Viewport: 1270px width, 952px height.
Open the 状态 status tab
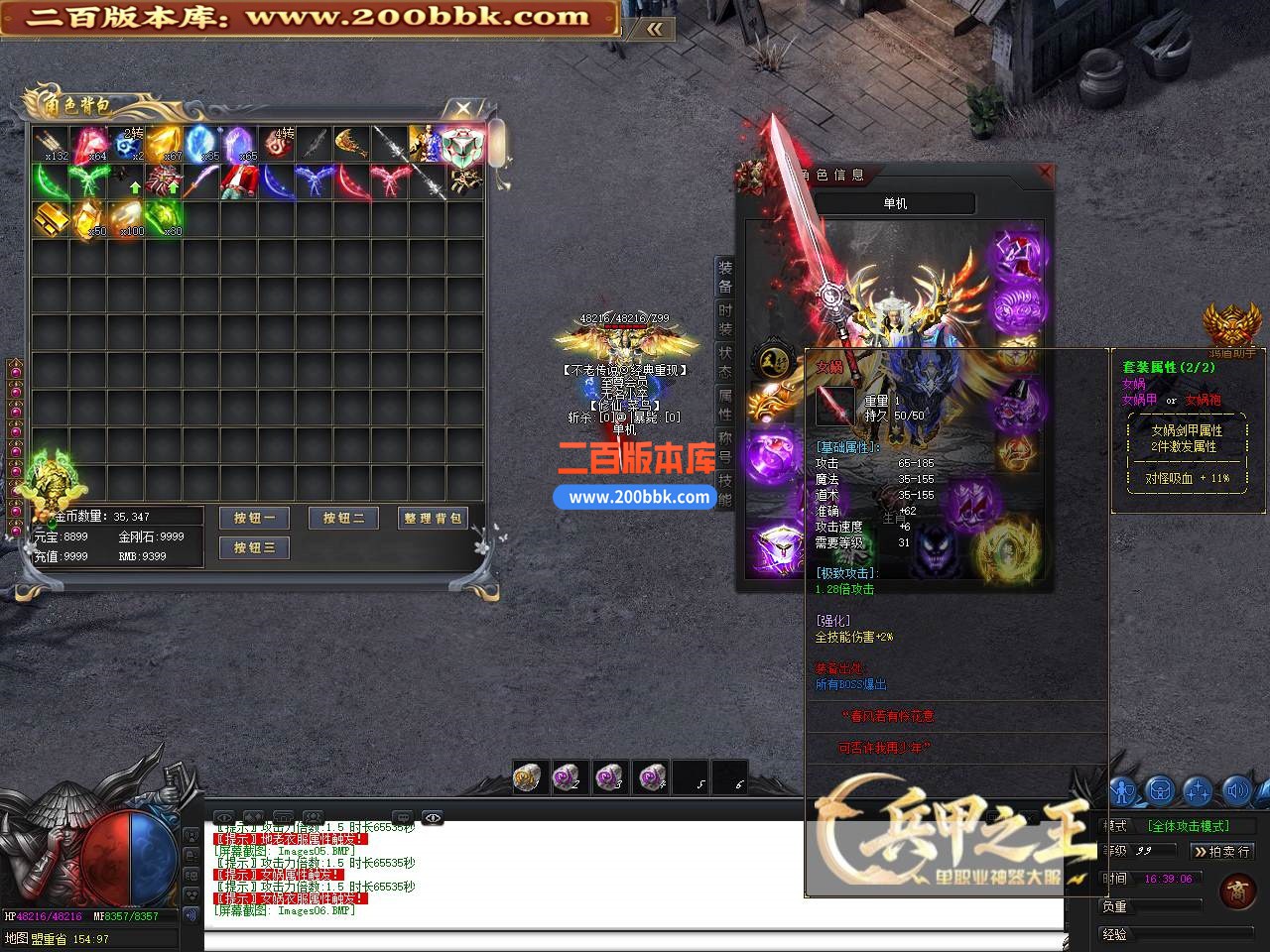[725, 362]
